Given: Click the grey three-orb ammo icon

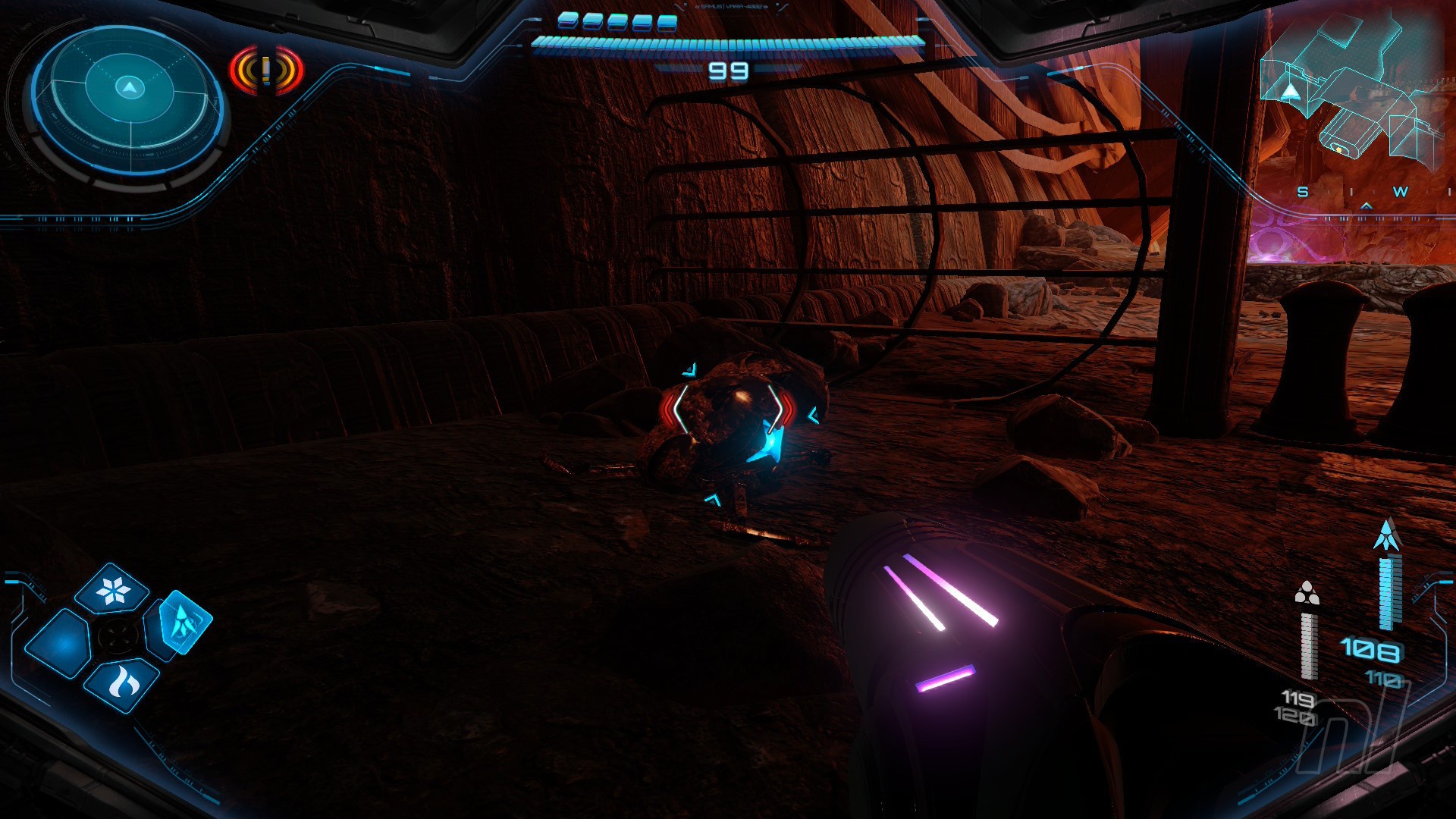Looking at the screenshot, I should click(x=1307, y=593).
